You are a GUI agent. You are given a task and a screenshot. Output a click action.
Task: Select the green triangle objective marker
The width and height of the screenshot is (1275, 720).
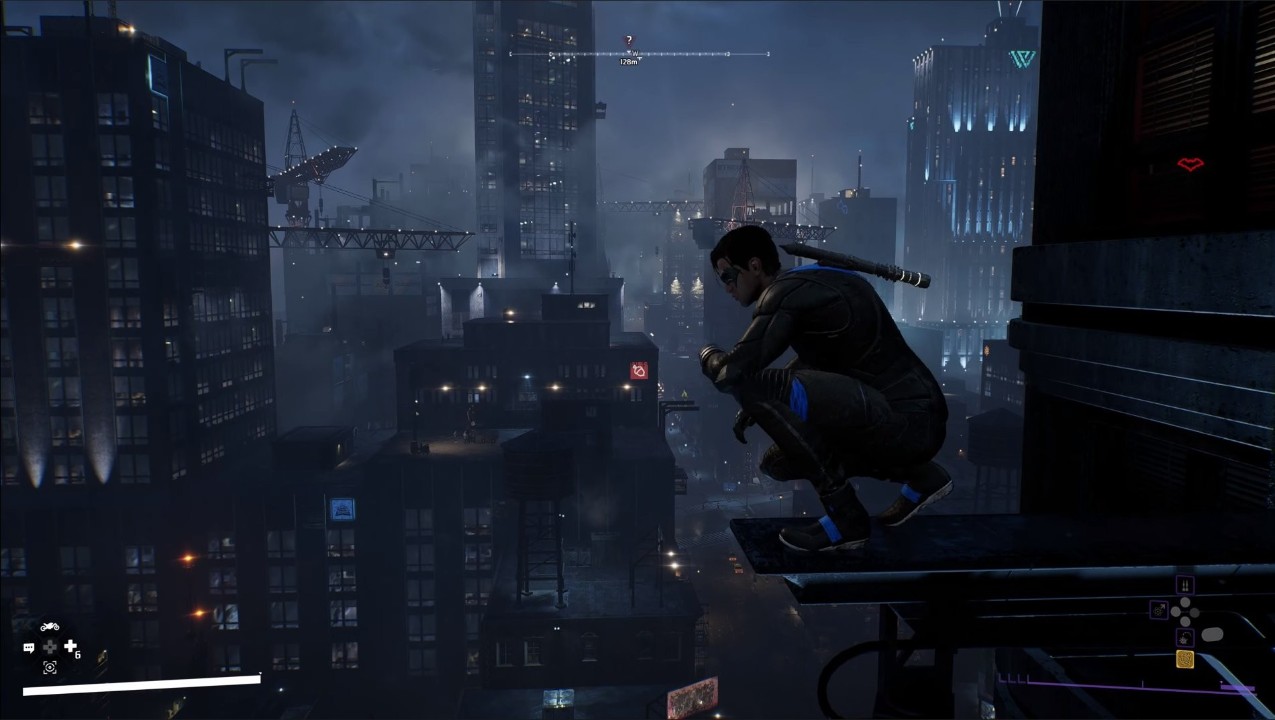coord(1021,58)
